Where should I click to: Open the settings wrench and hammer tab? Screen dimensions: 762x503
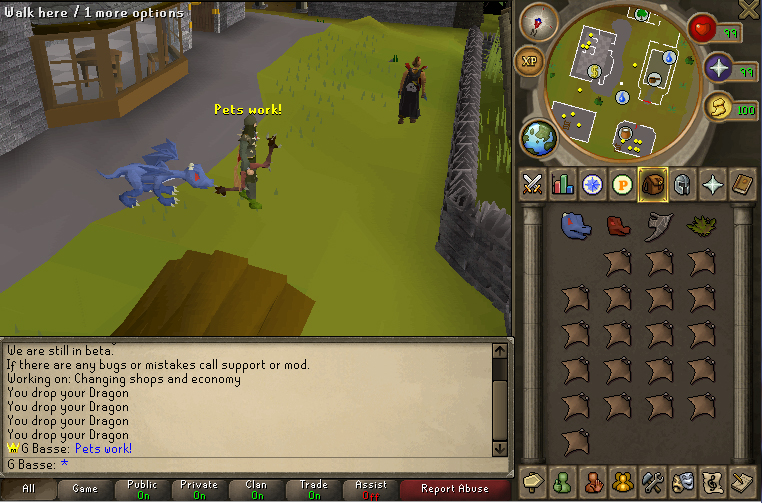(653, 481)
